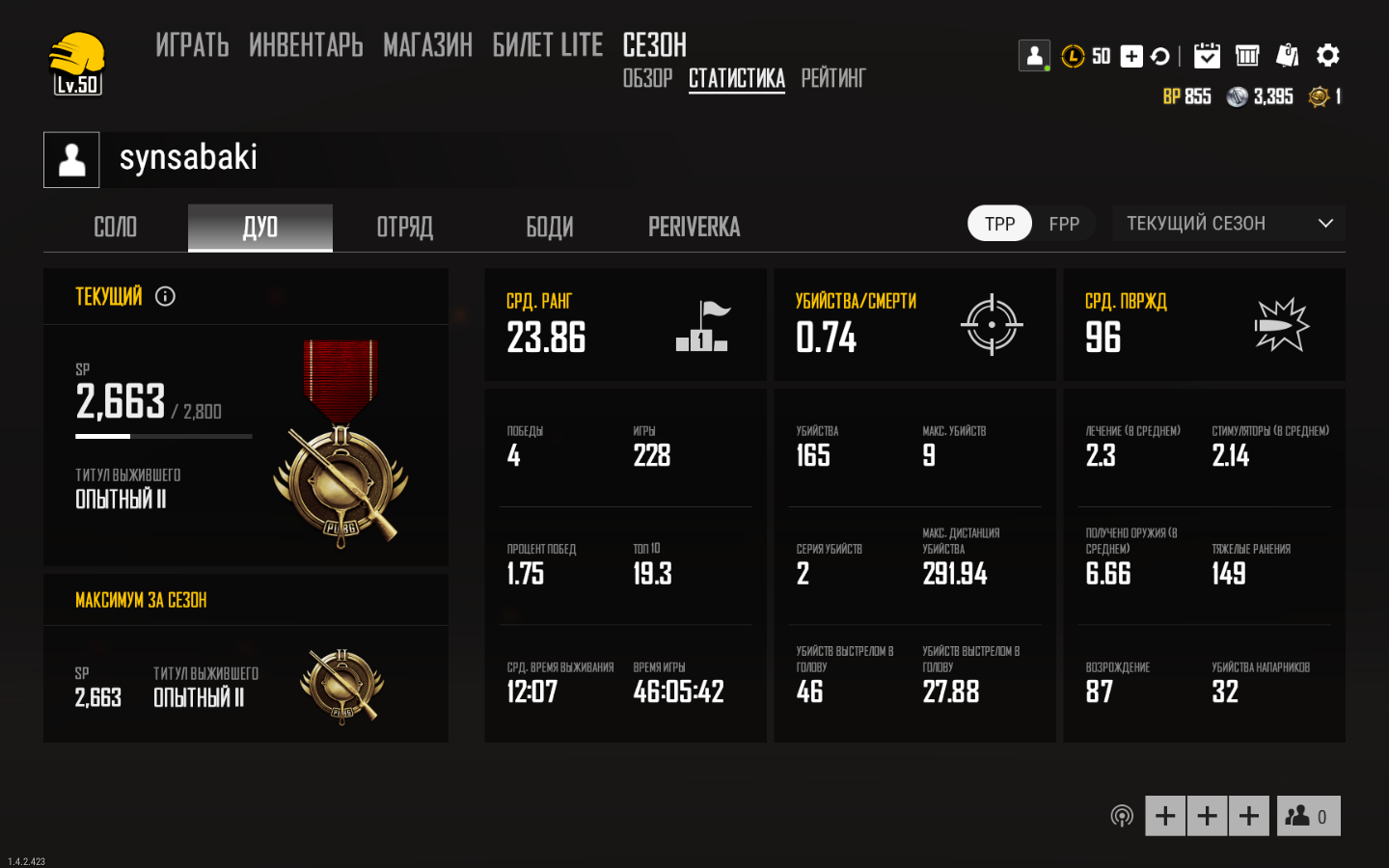The image size is (1389, 868).
Task: Enable TPP perspective mode
Action: (999, 223)
